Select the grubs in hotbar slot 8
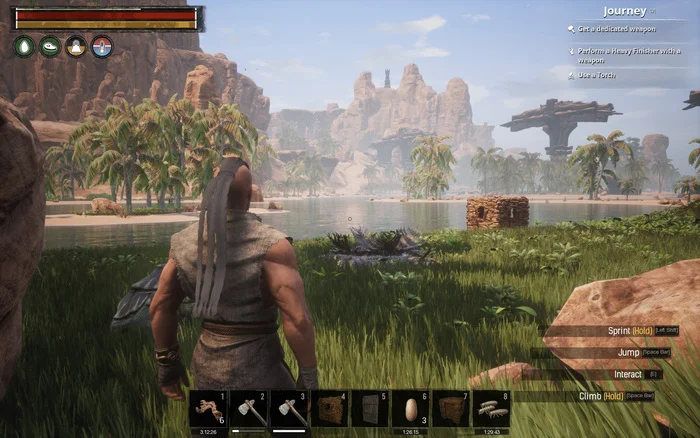This screenshot has height=438, width=700. pyautogui.click(x=491, y=409)
